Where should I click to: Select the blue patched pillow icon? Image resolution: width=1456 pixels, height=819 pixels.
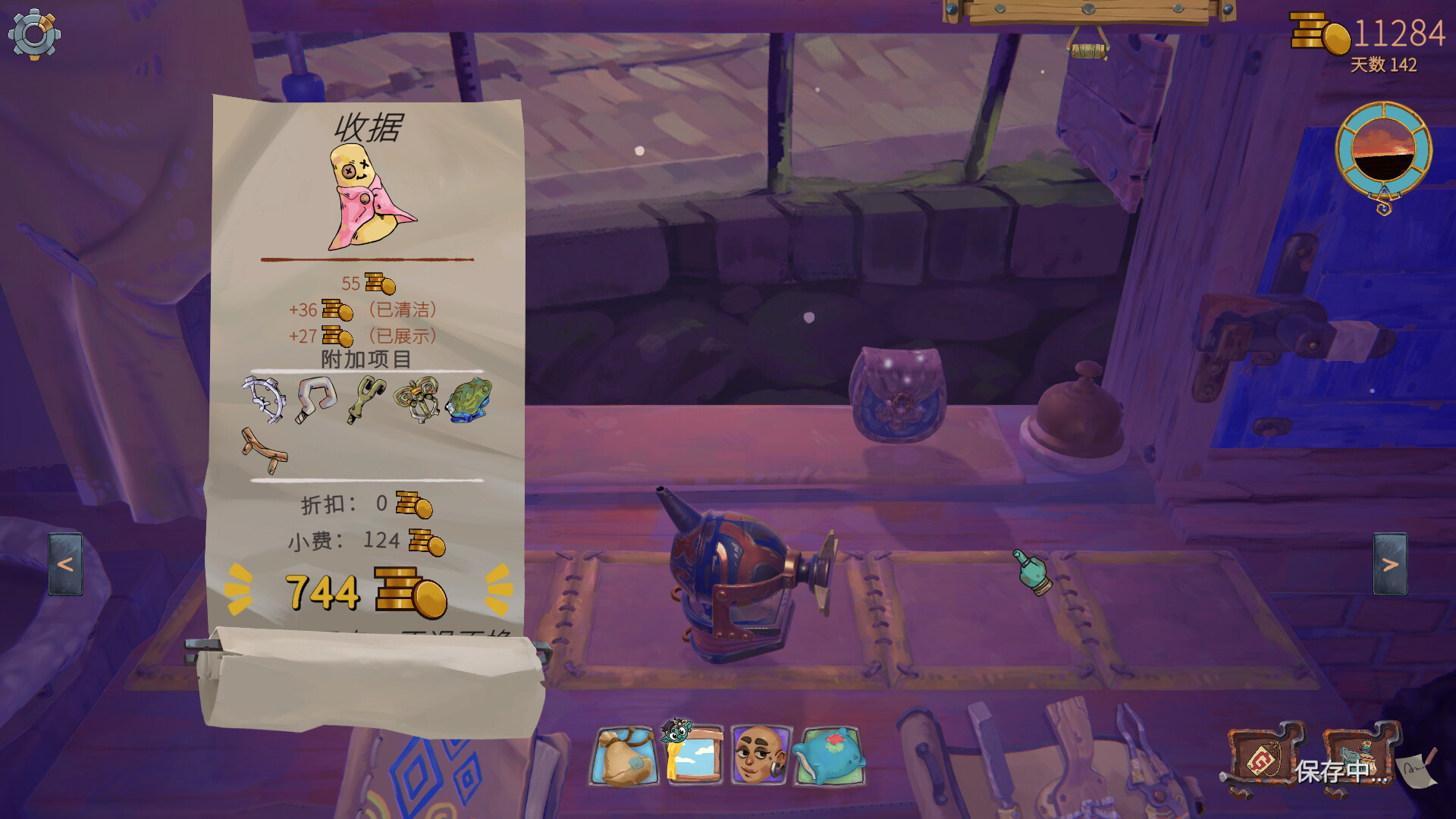[x=829, y=756]
